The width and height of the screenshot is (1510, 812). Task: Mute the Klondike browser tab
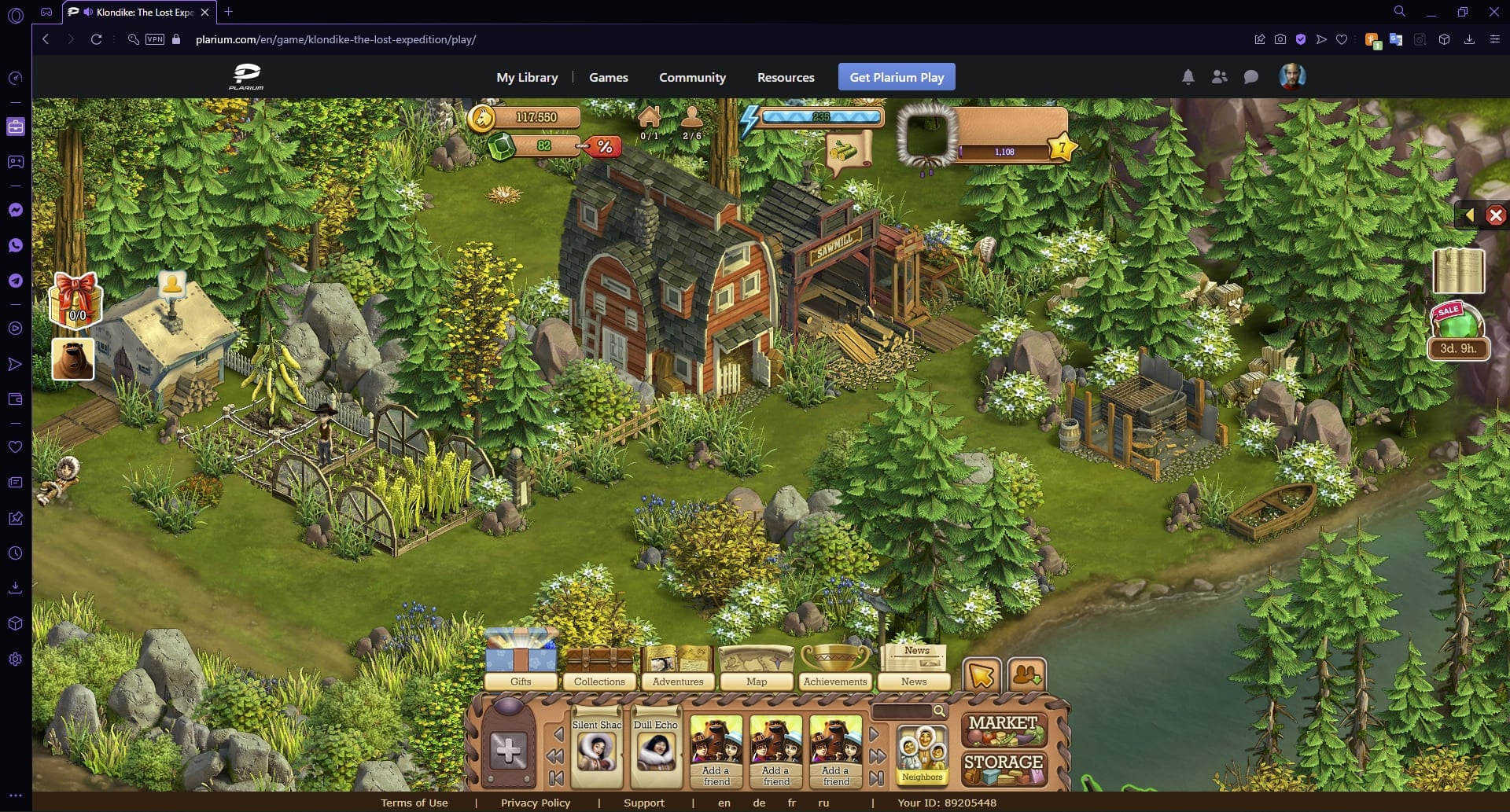pyautogui.click(x=87, y=12)
